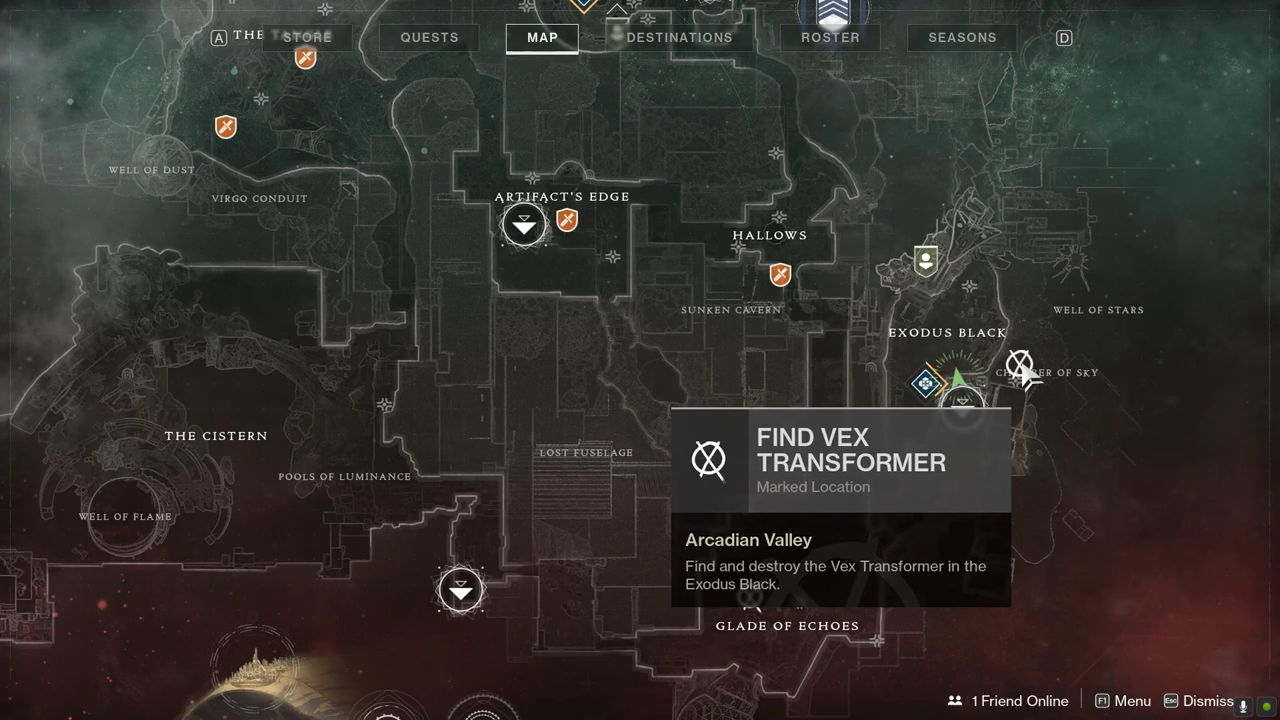Select the Map tab
The height and width of the screenshot is (720, 1280).
tap(542, 38)
